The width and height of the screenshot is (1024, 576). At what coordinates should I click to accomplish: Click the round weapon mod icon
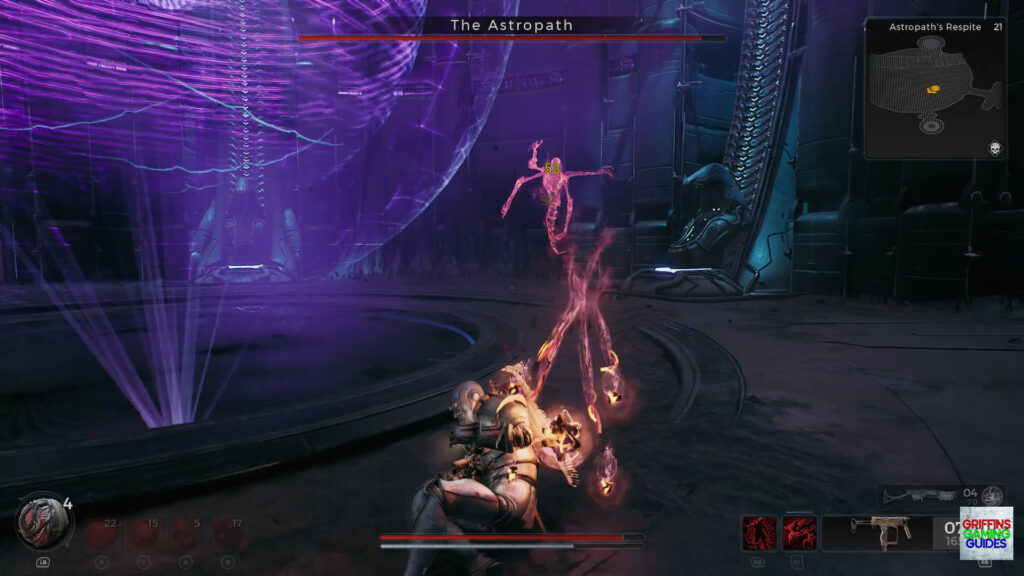[x=992, y=495]
